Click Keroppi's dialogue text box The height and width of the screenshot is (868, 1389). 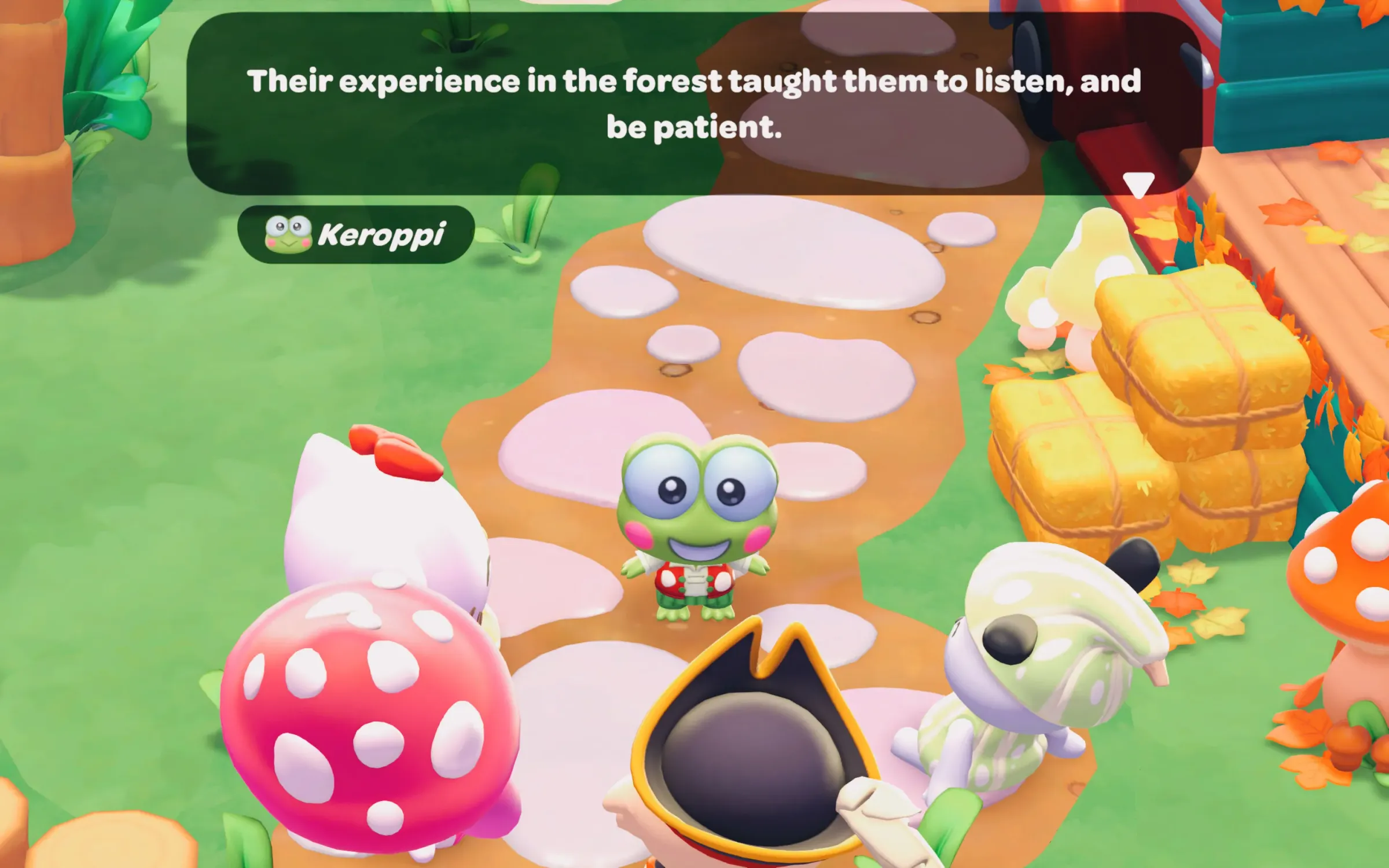694,104
